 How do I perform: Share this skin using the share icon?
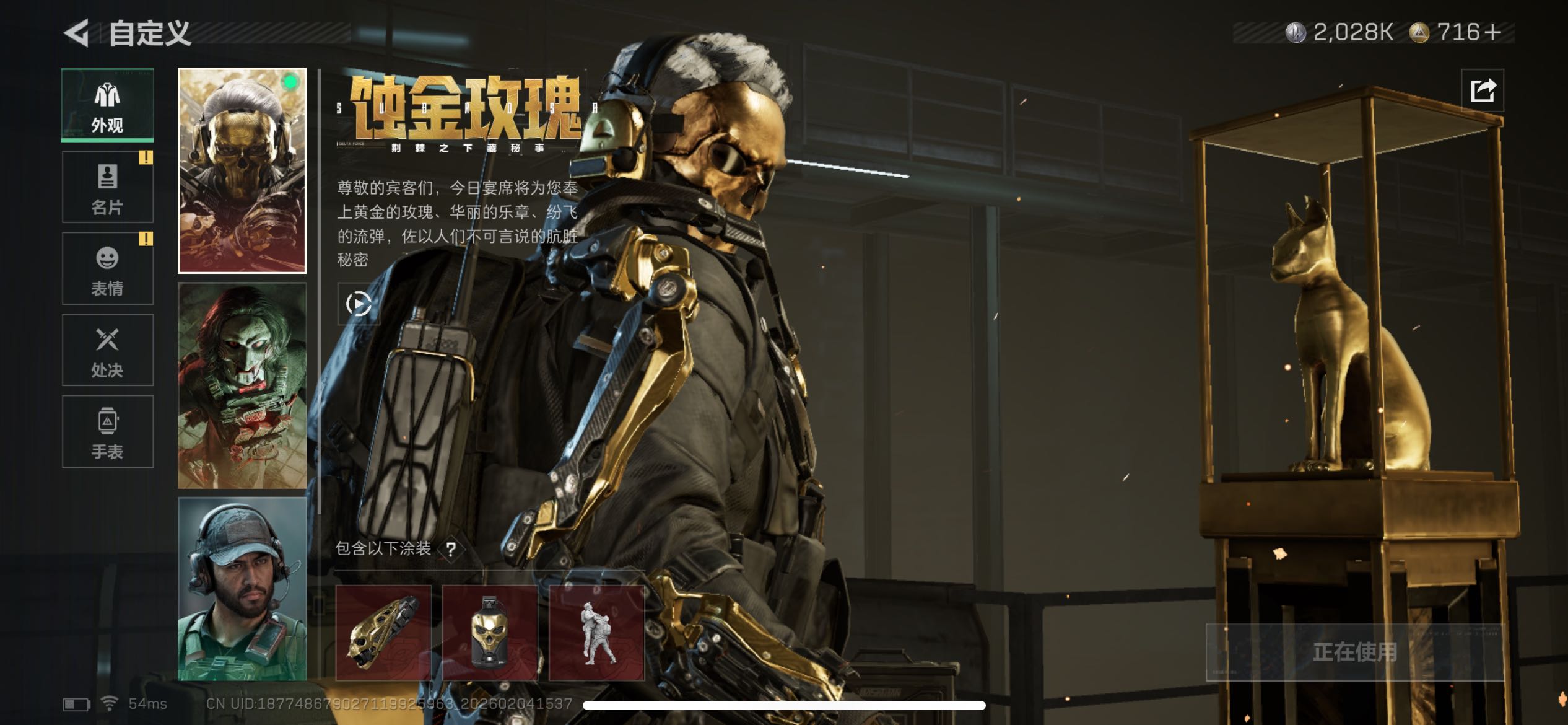1483,90
